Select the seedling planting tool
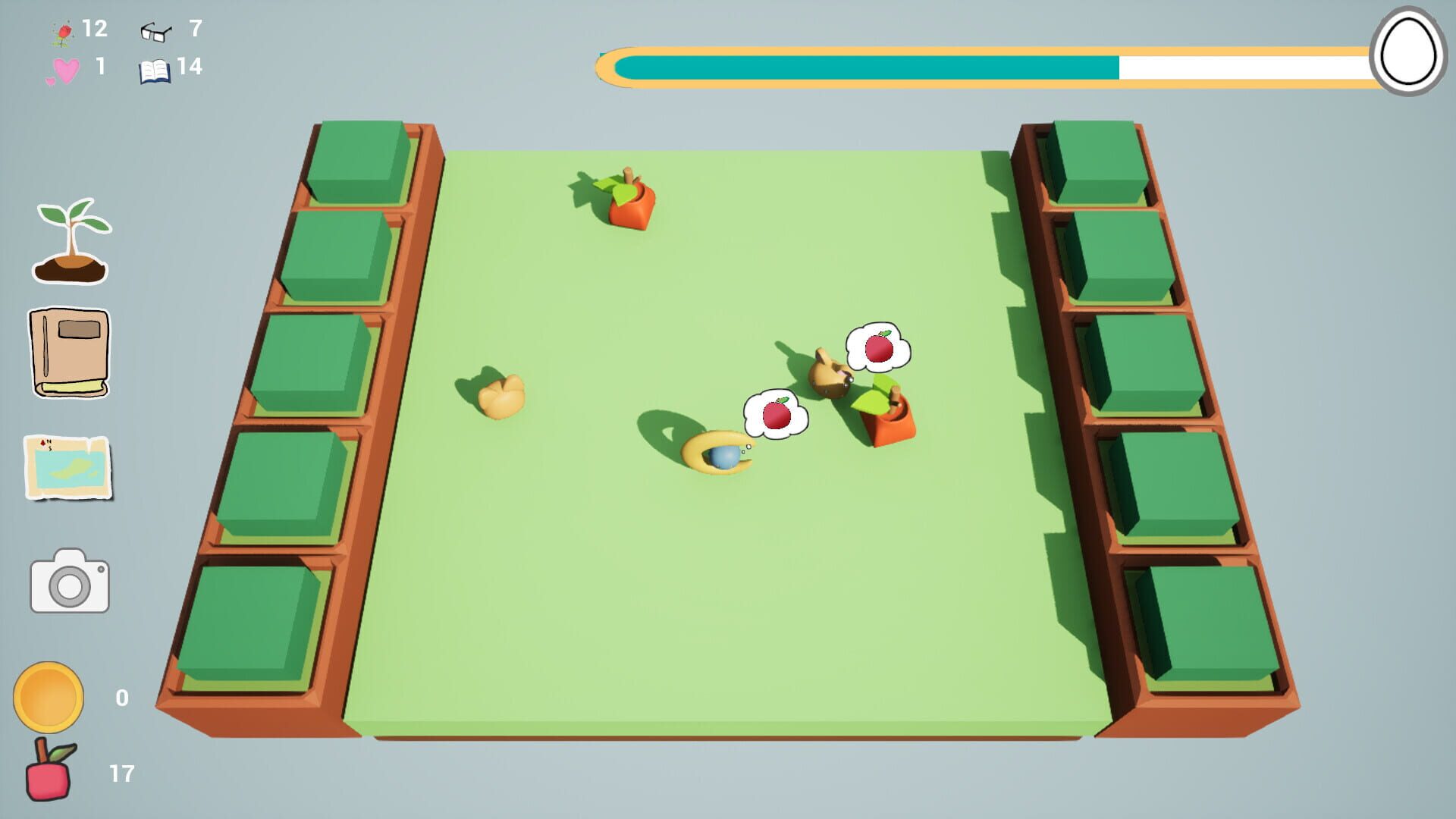The image size is (1456, 819). pos(71,243)
